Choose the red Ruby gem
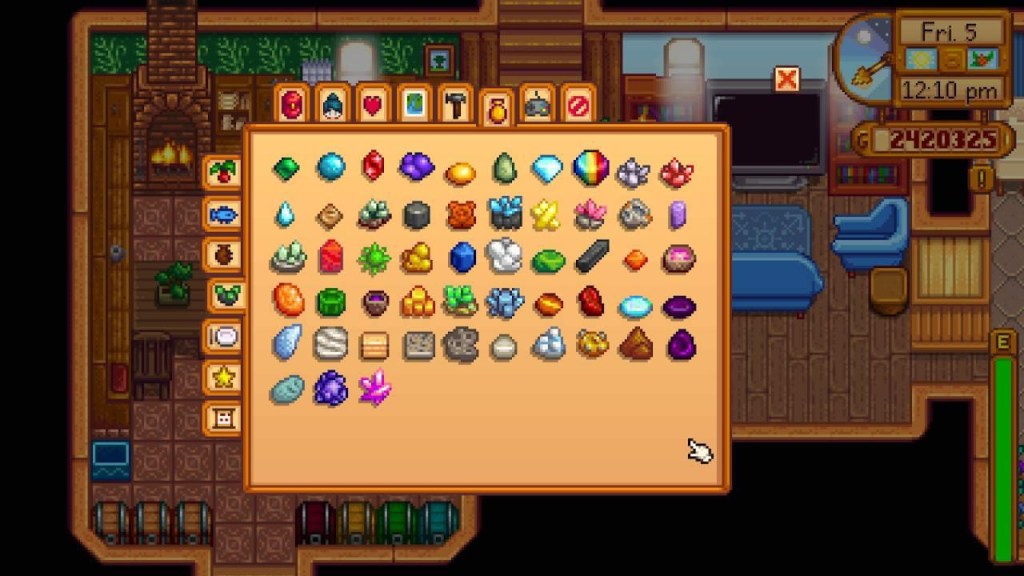The height and width of the screenshot is (576, 1024). click(x=373, y=166)
